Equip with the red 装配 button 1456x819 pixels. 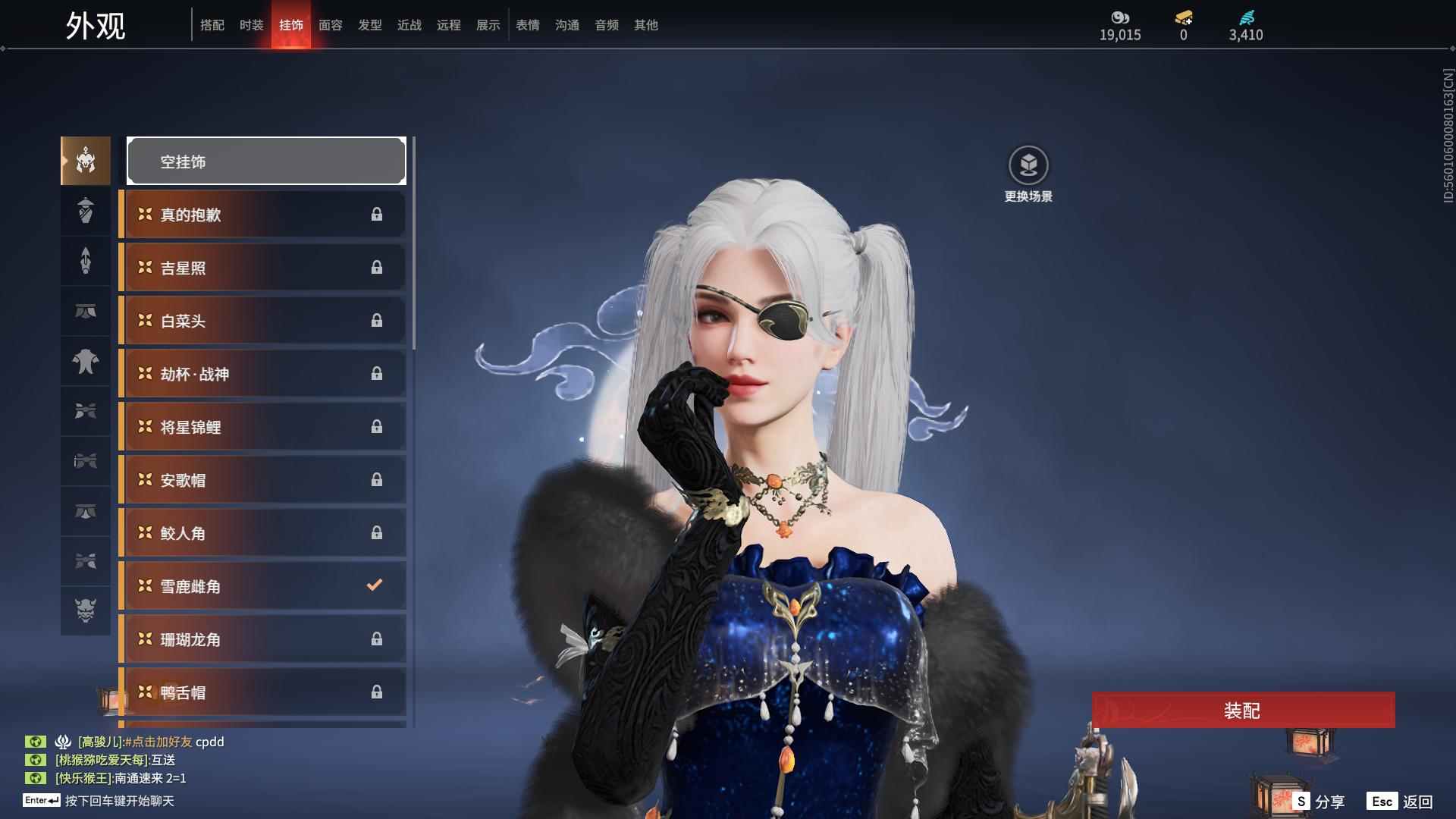[x=1243, y=710]
